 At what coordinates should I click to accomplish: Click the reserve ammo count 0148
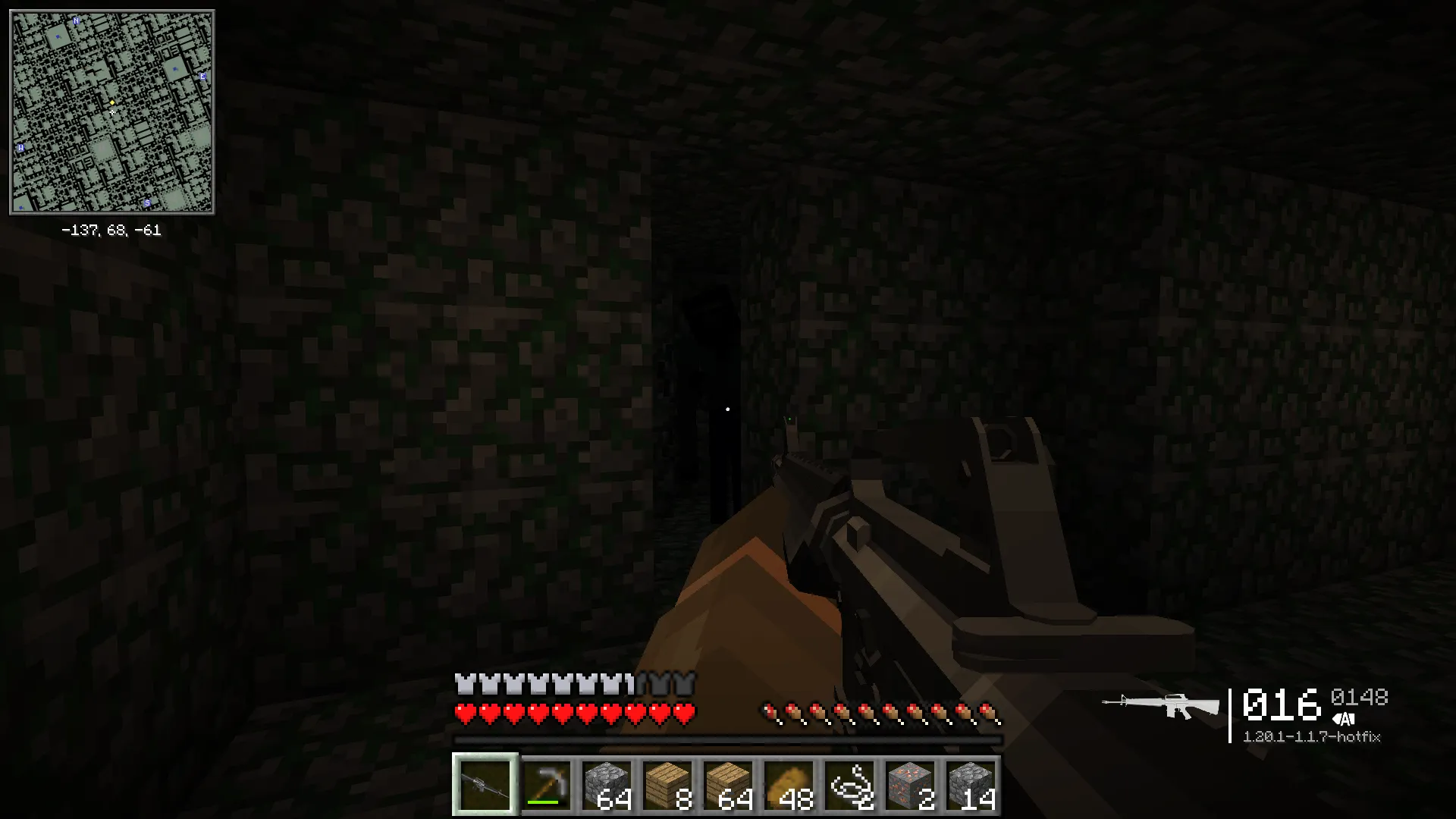click(1361, 695)
